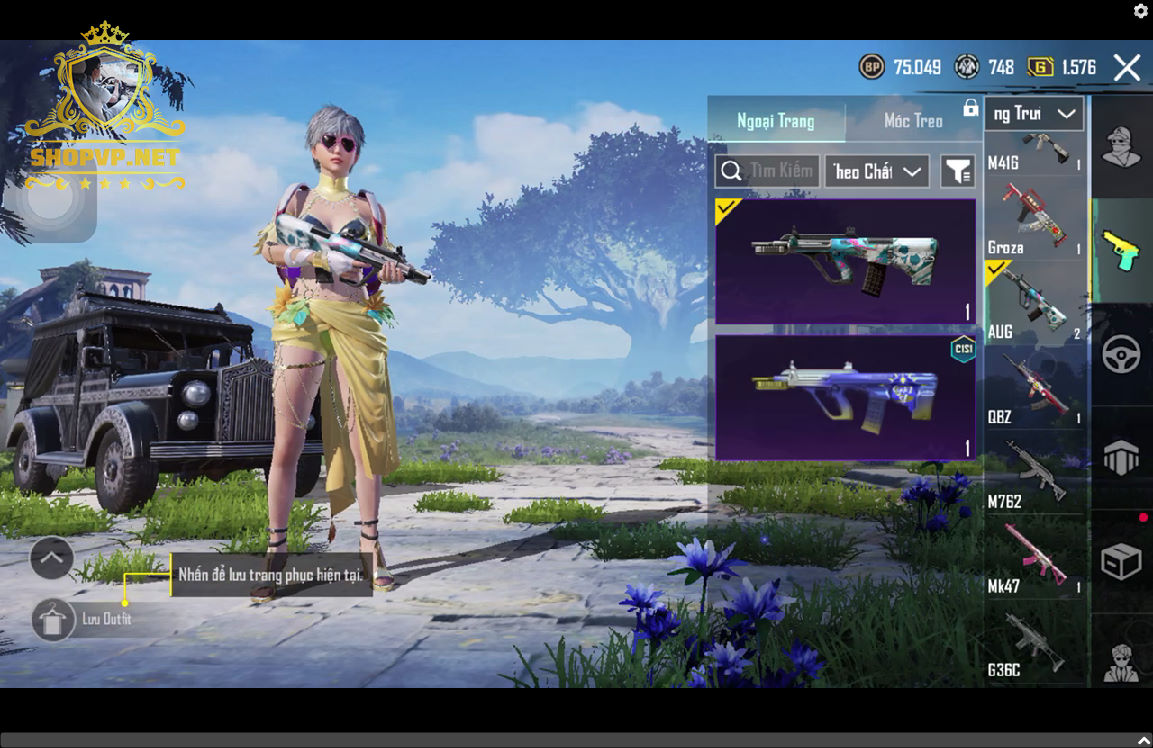Choose the G36C weapon entry

click(x=1034, y=642)
